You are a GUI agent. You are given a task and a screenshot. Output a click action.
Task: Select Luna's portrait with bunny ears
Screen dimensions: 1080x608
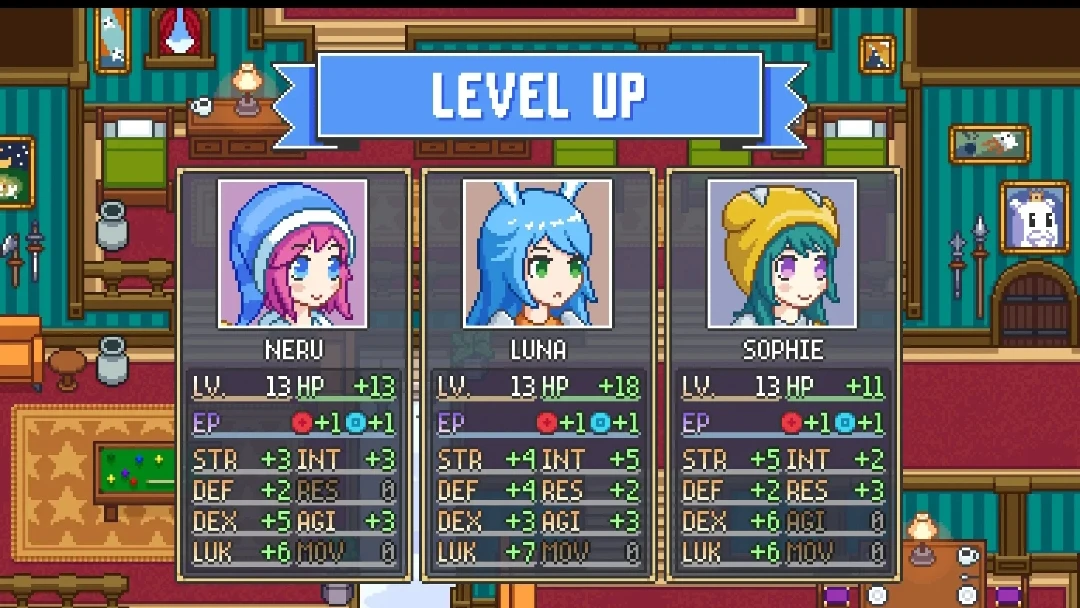[x=538, y=254]
